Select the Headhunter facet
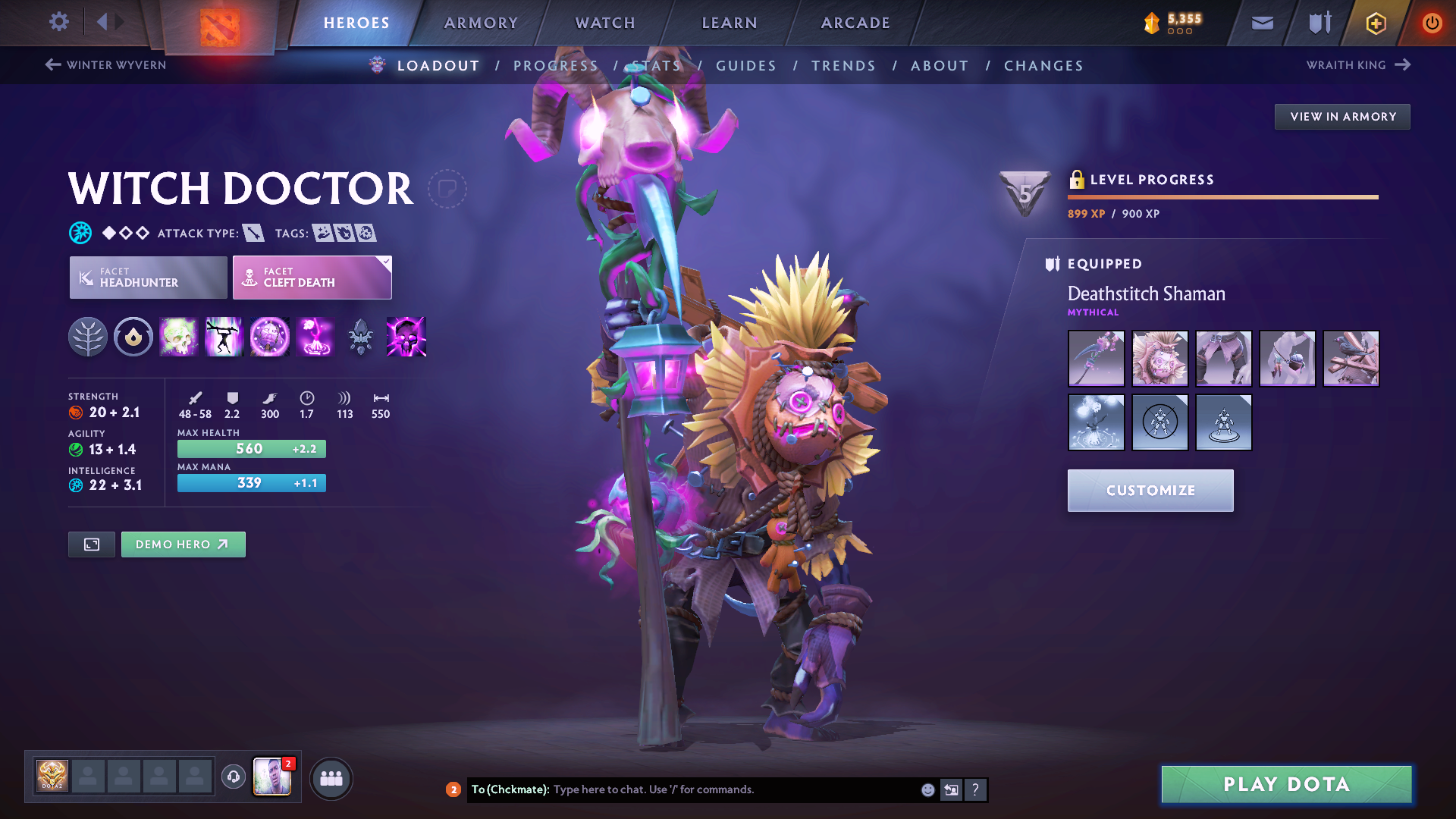 (149, 278)
